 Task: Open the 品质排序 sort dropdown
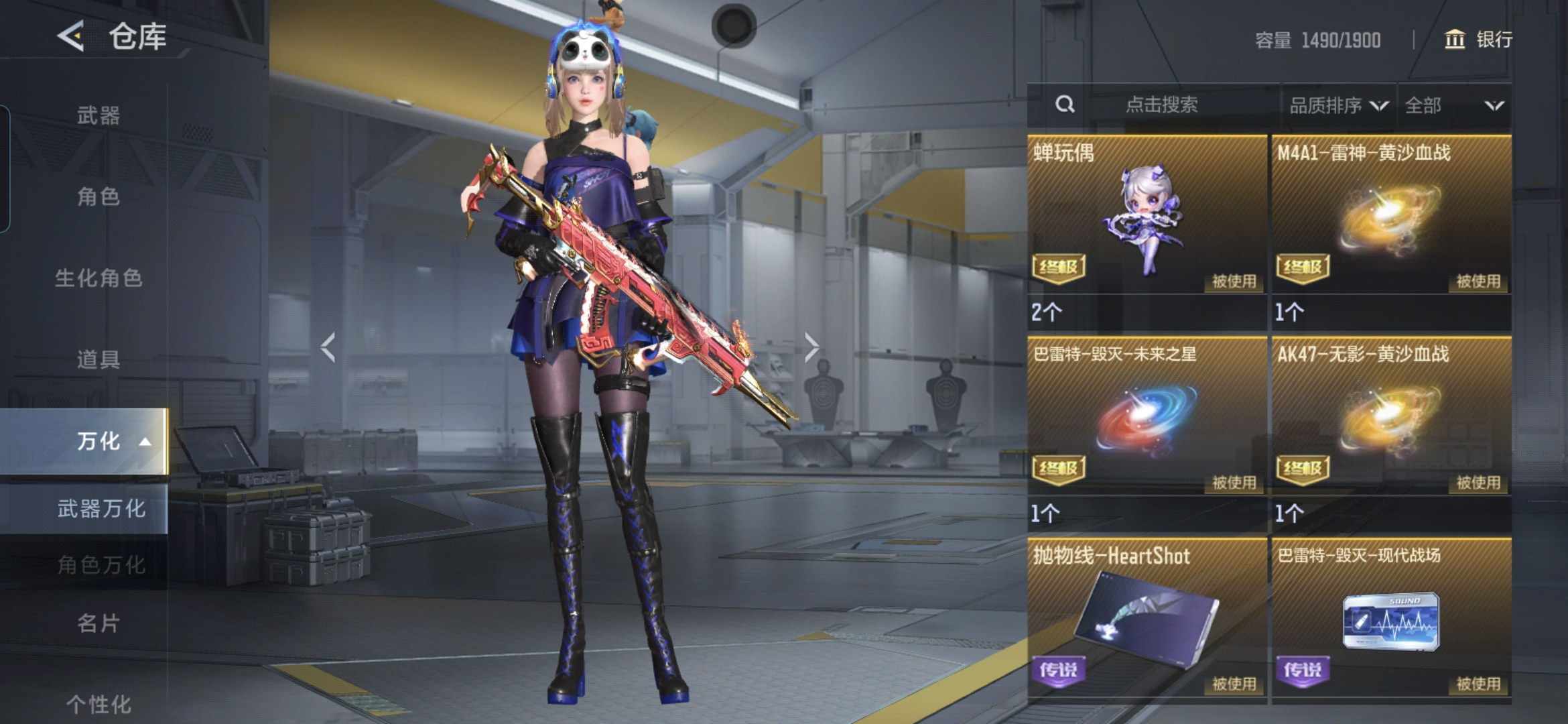1338,105
